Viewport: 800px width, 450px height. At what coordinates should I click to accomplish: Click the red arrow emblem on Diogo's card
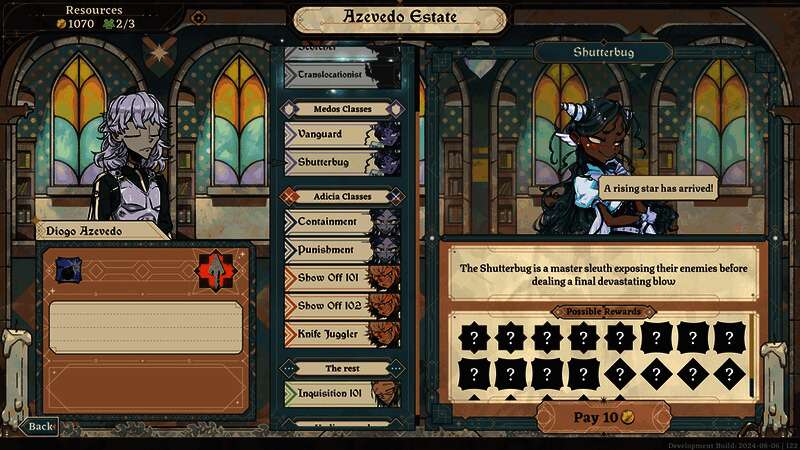pyautogui.click(x=213, y=268)
